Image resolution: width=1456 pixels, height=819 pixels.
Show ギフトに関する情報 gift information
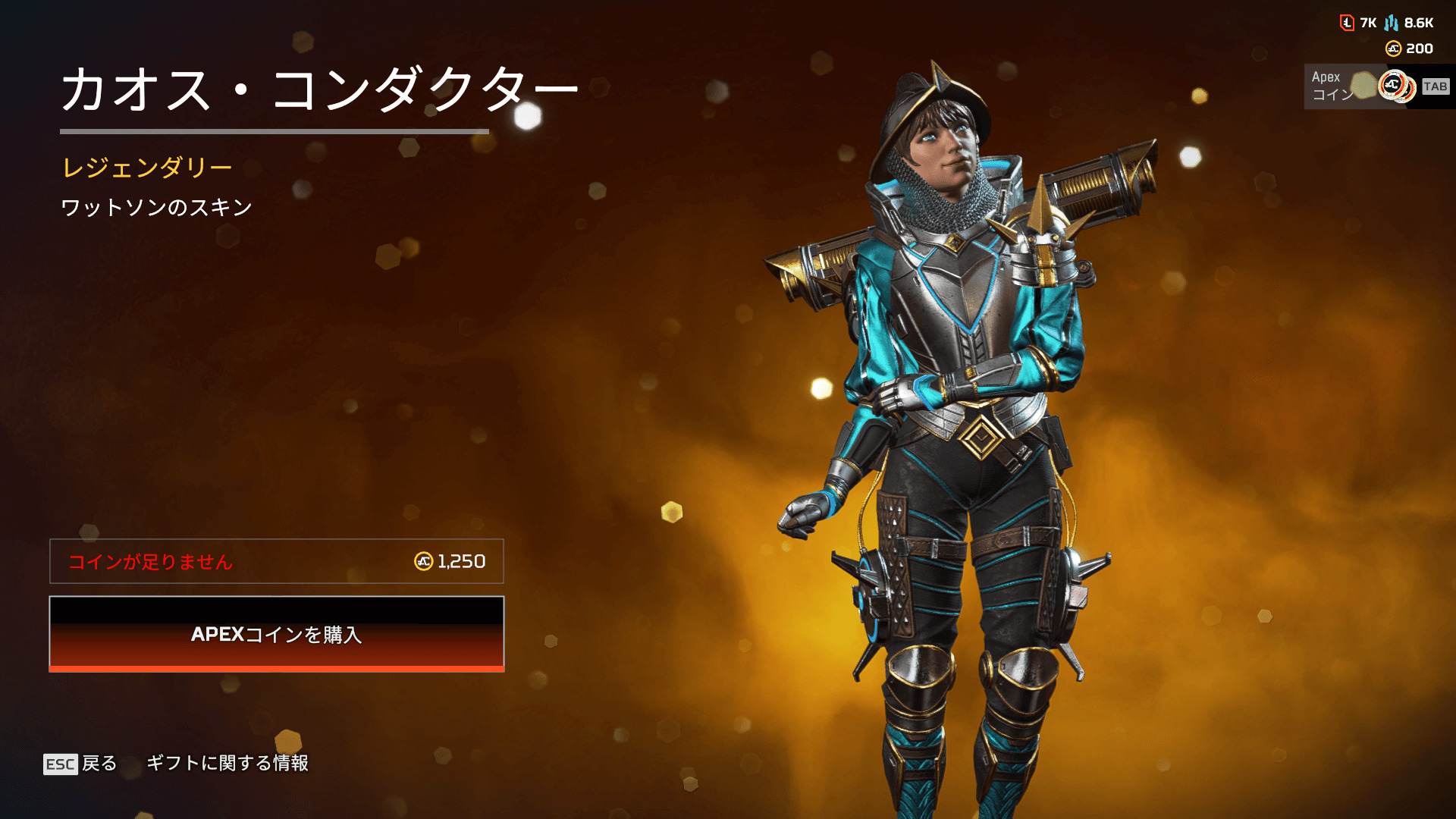point(227,763)
